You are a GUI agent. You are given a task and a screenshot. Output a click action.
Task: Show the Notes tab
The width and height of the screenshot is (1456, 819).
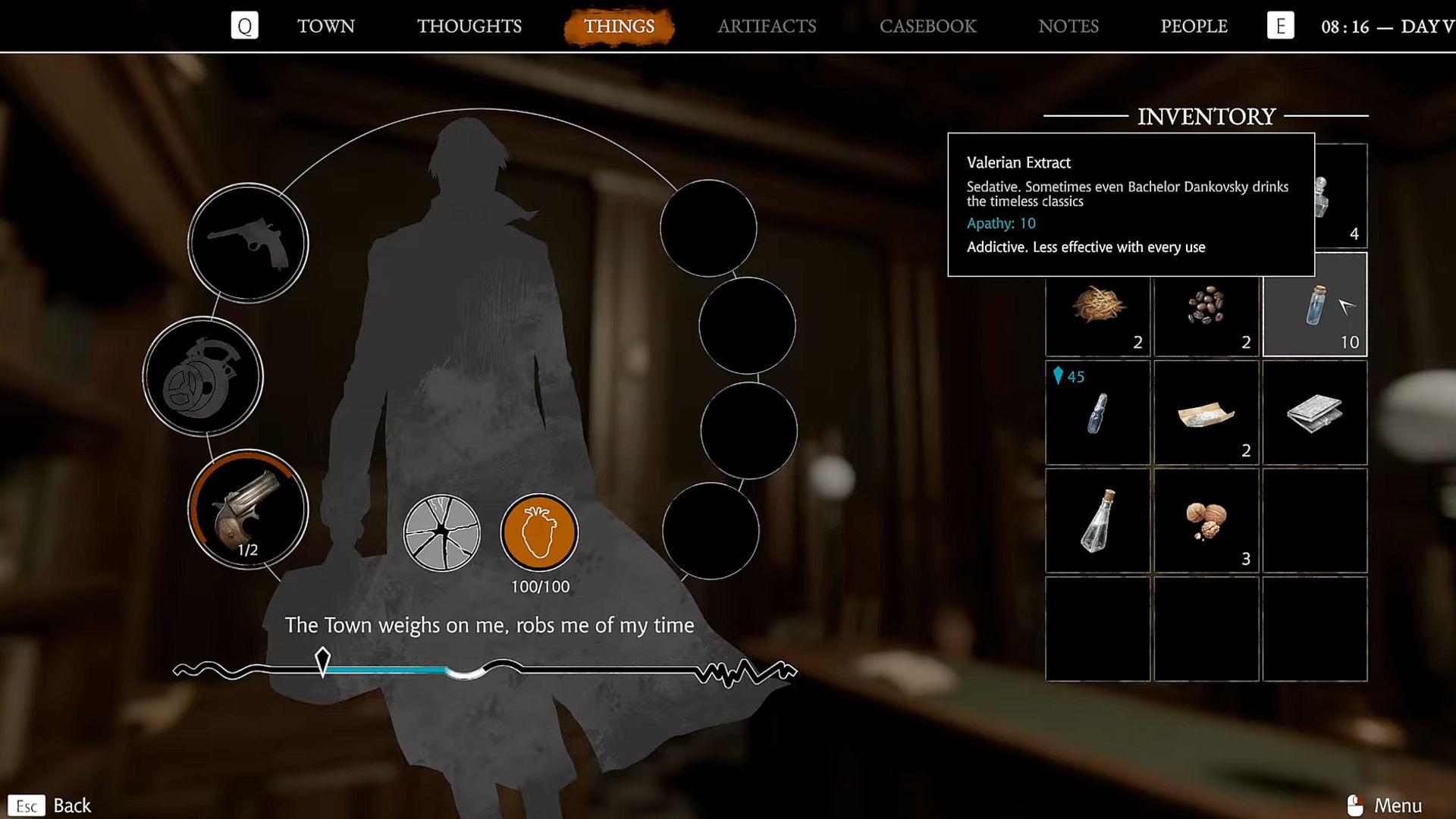point(1068,27)
